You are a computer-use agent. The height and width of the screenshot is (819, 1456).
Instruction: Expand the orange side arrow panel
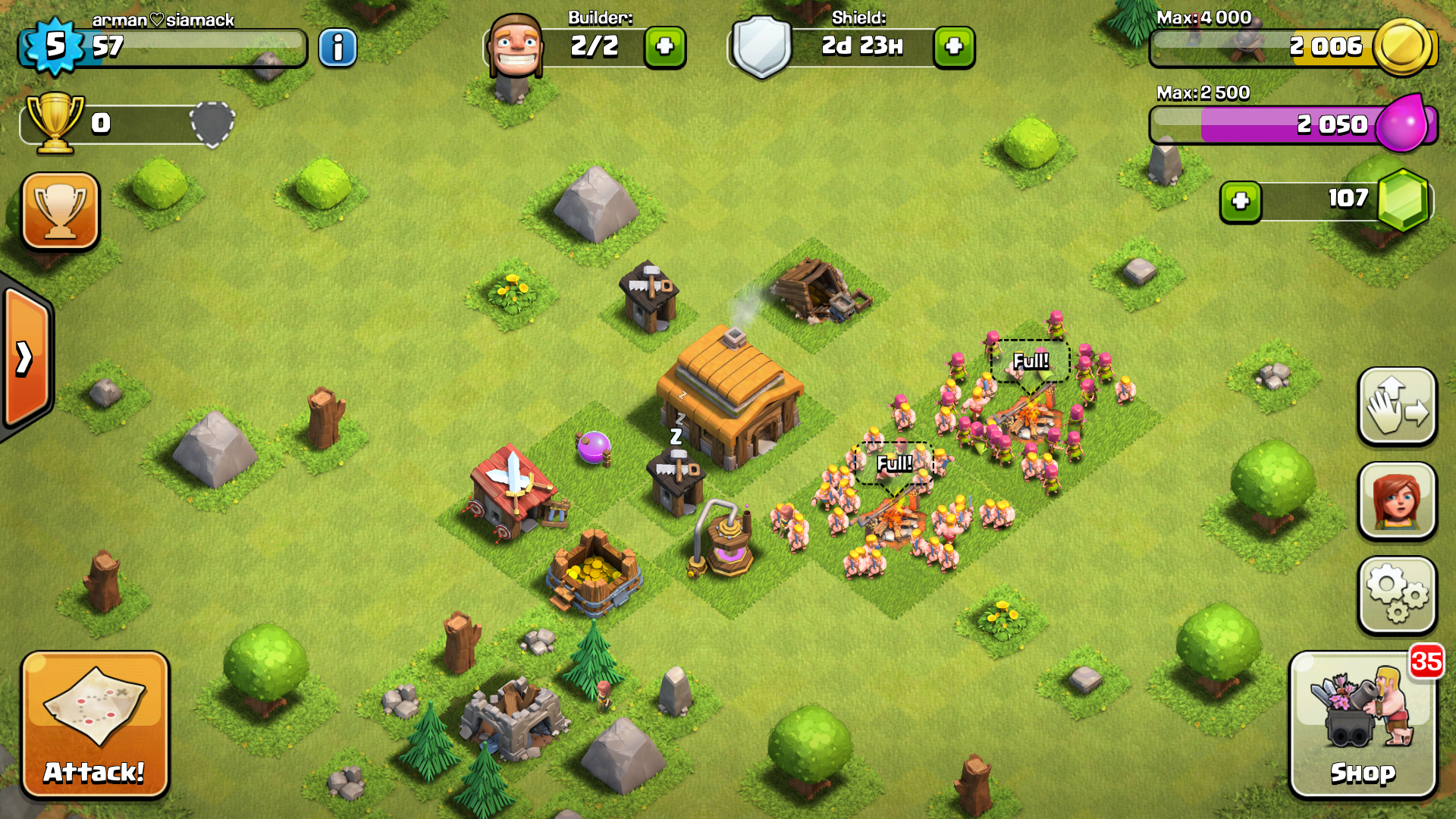coord(26,358)
